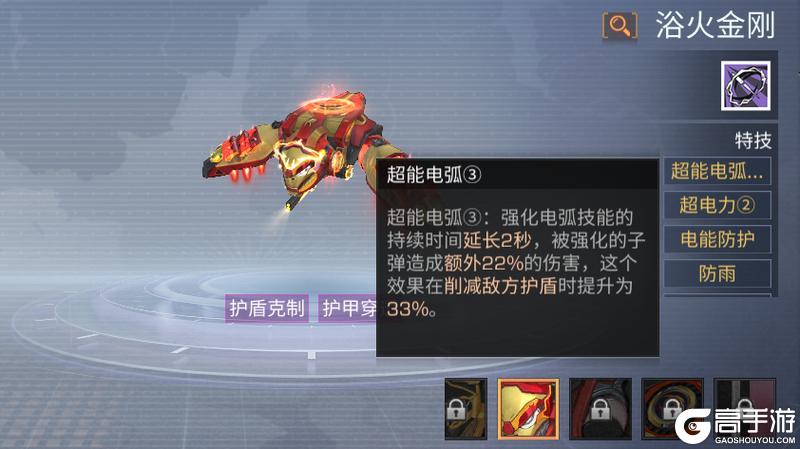The height and width of the screenshot is (449, 800).
Task: Open the magnifier inspect icon beside 浴火金刚
Action: click(x=619, y=25)
